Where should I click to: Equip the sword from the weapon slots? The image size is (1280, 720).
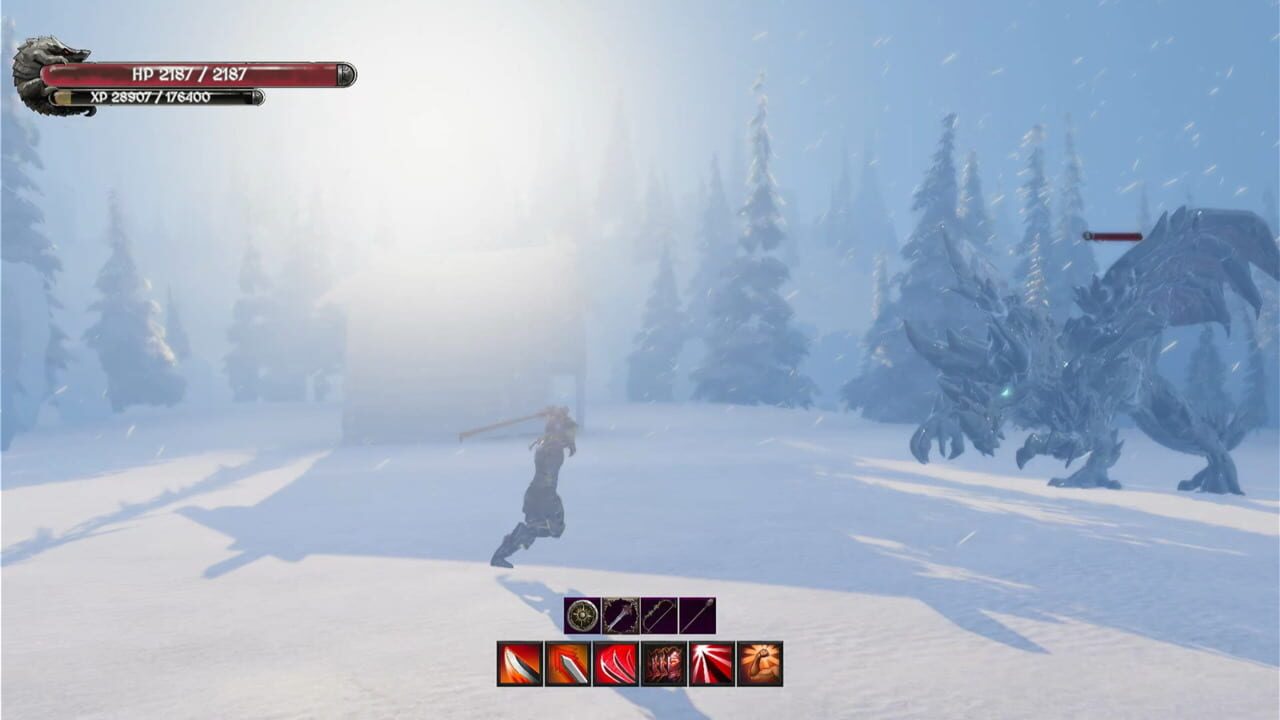(x=620, y=616)
